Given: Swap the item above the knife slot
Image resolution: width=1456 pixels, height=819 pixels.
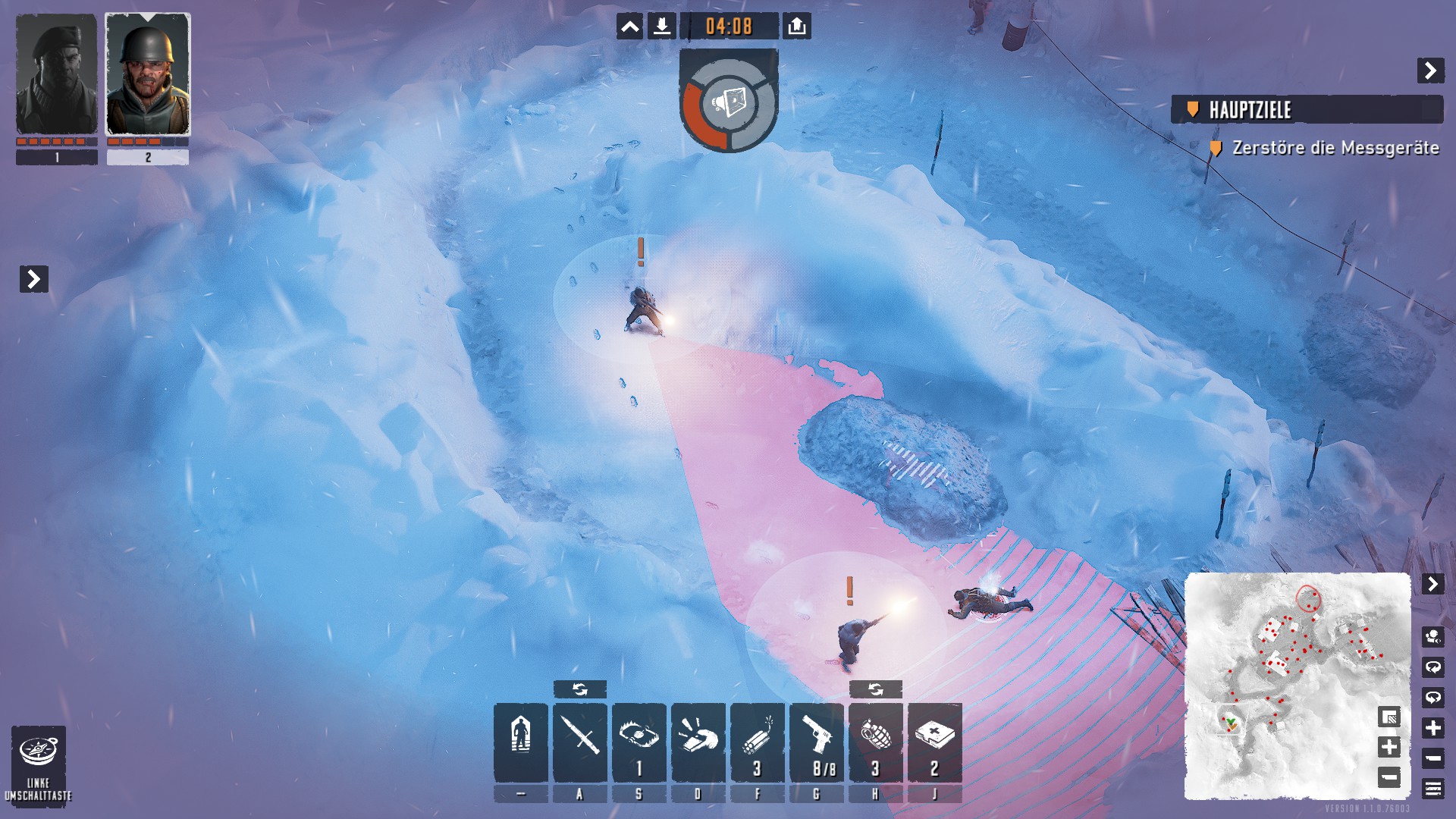Looking at the screenshot, I should tap(580, 689).
